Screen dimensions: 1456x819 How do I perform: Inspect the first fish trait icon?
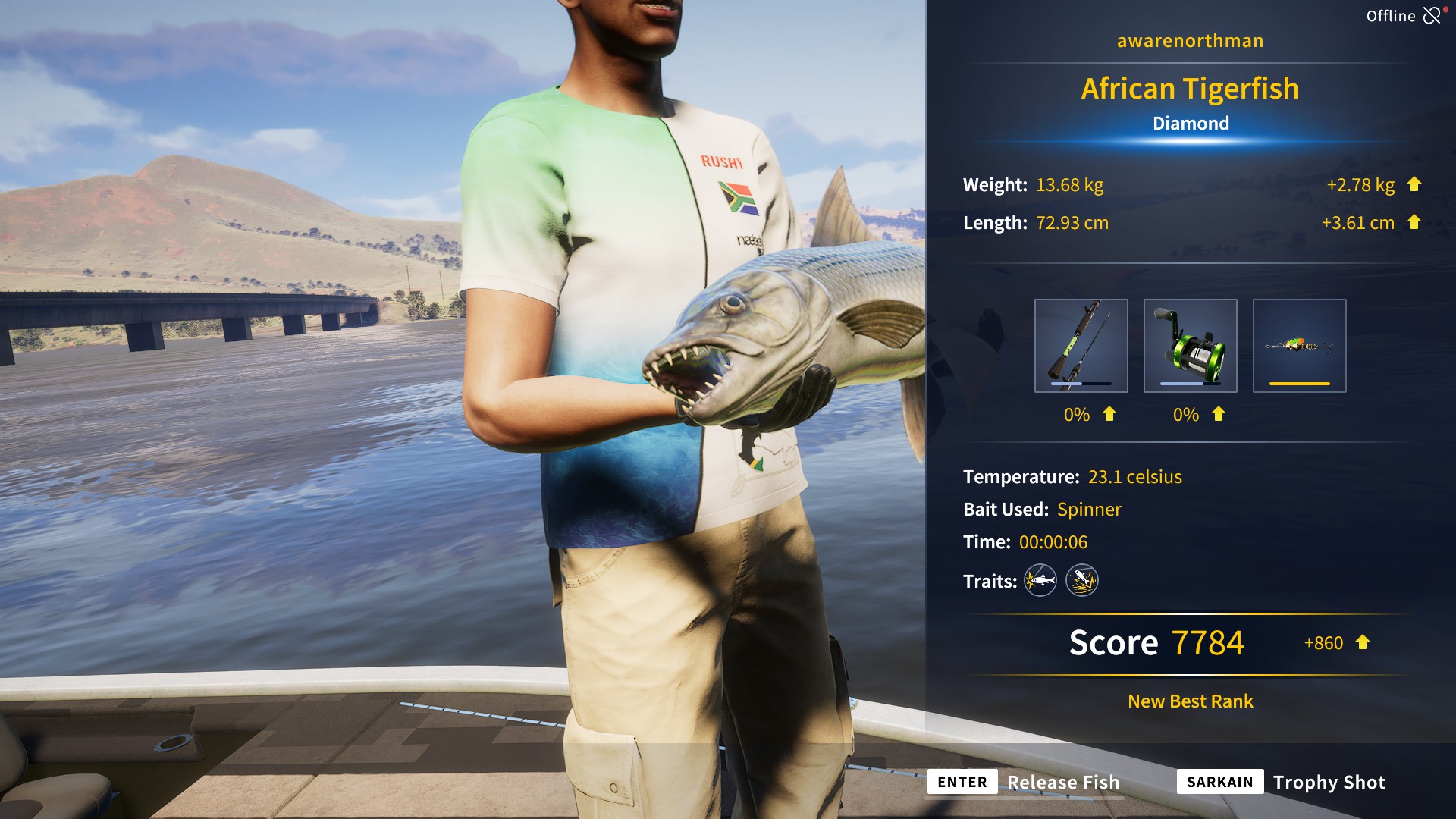1040,581
